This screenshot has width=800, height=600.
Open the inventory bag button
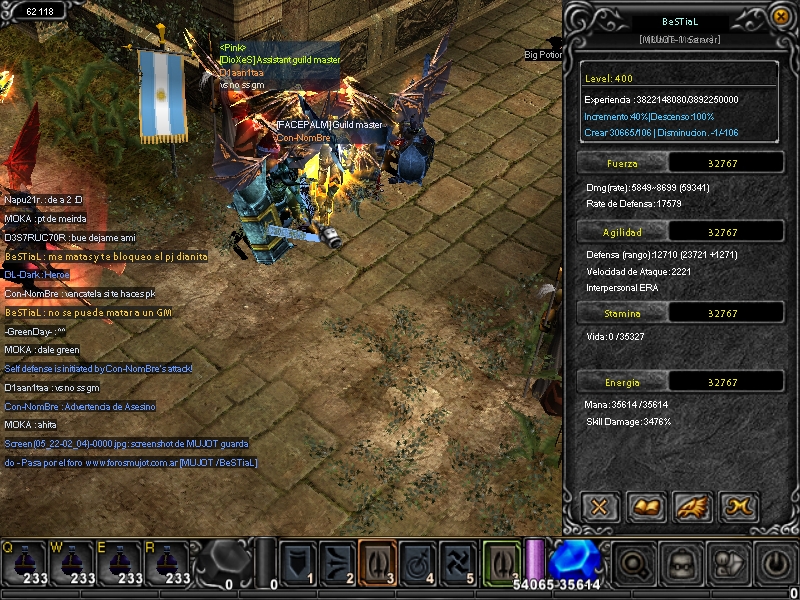[x=682, y=564]
